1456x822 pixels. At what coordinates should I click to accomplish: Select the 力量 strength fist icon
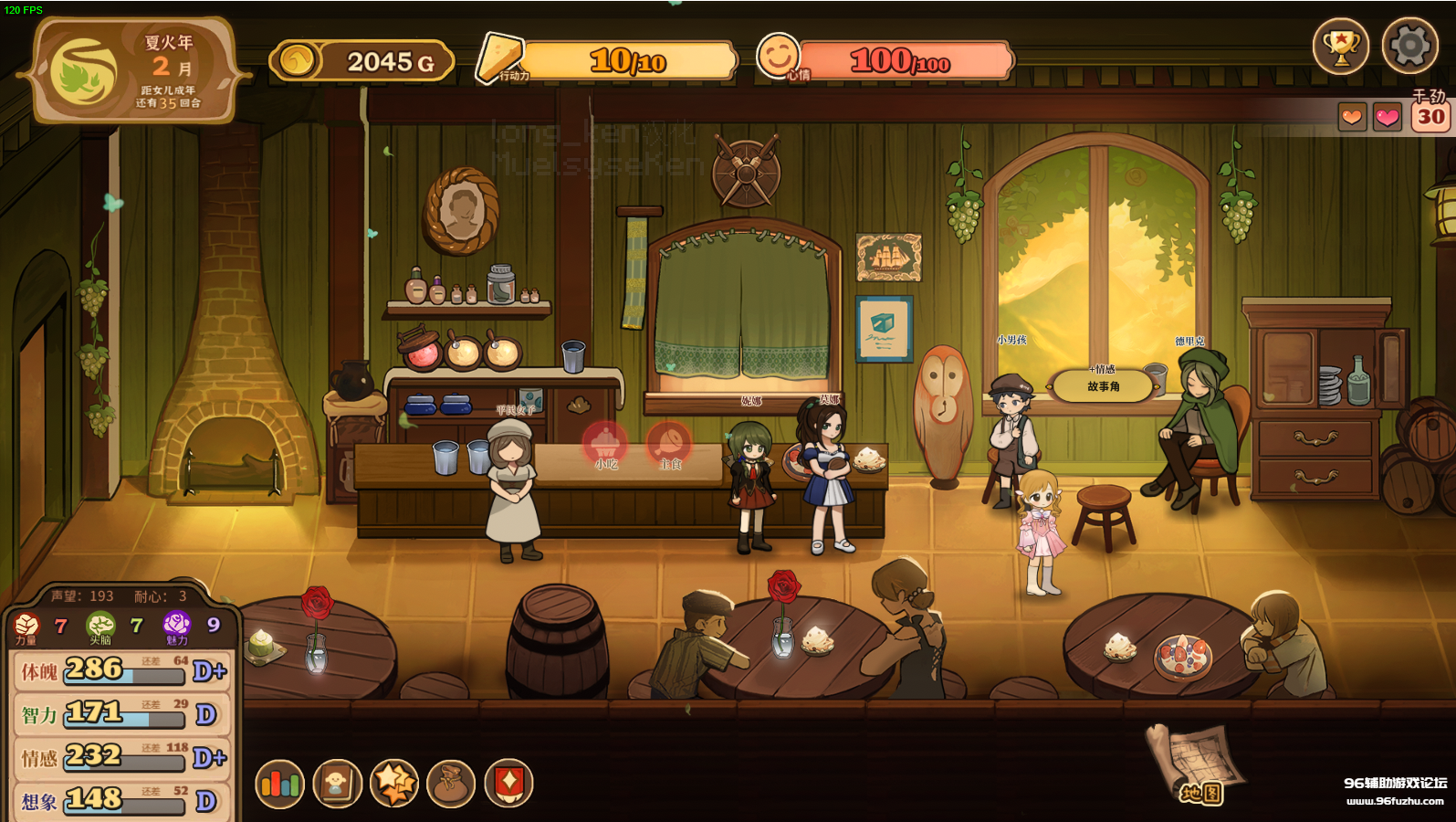tap(26, 626)
